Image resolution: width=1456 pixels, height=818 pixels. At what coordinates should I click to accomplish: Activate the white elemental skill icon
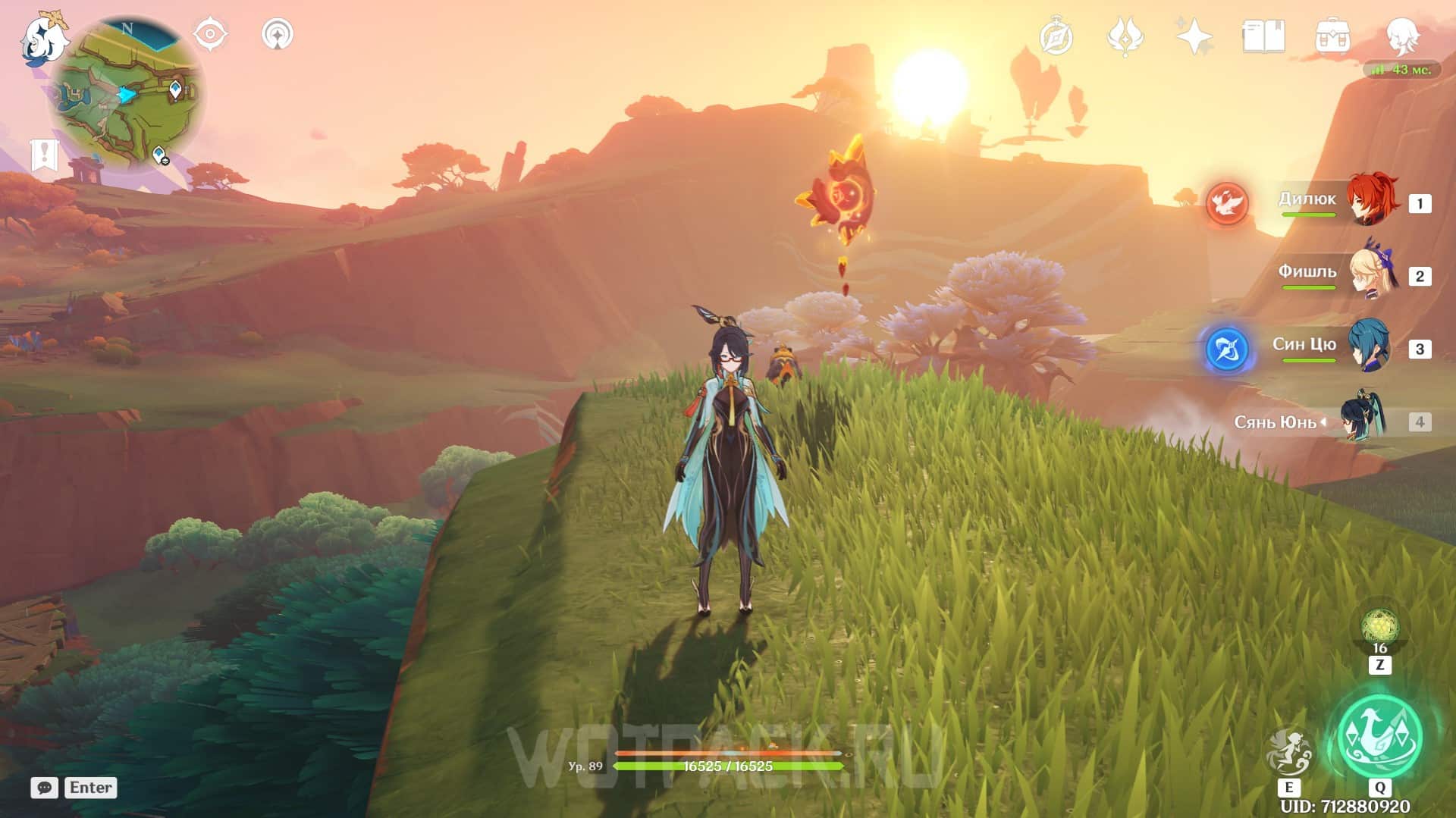1288,752
